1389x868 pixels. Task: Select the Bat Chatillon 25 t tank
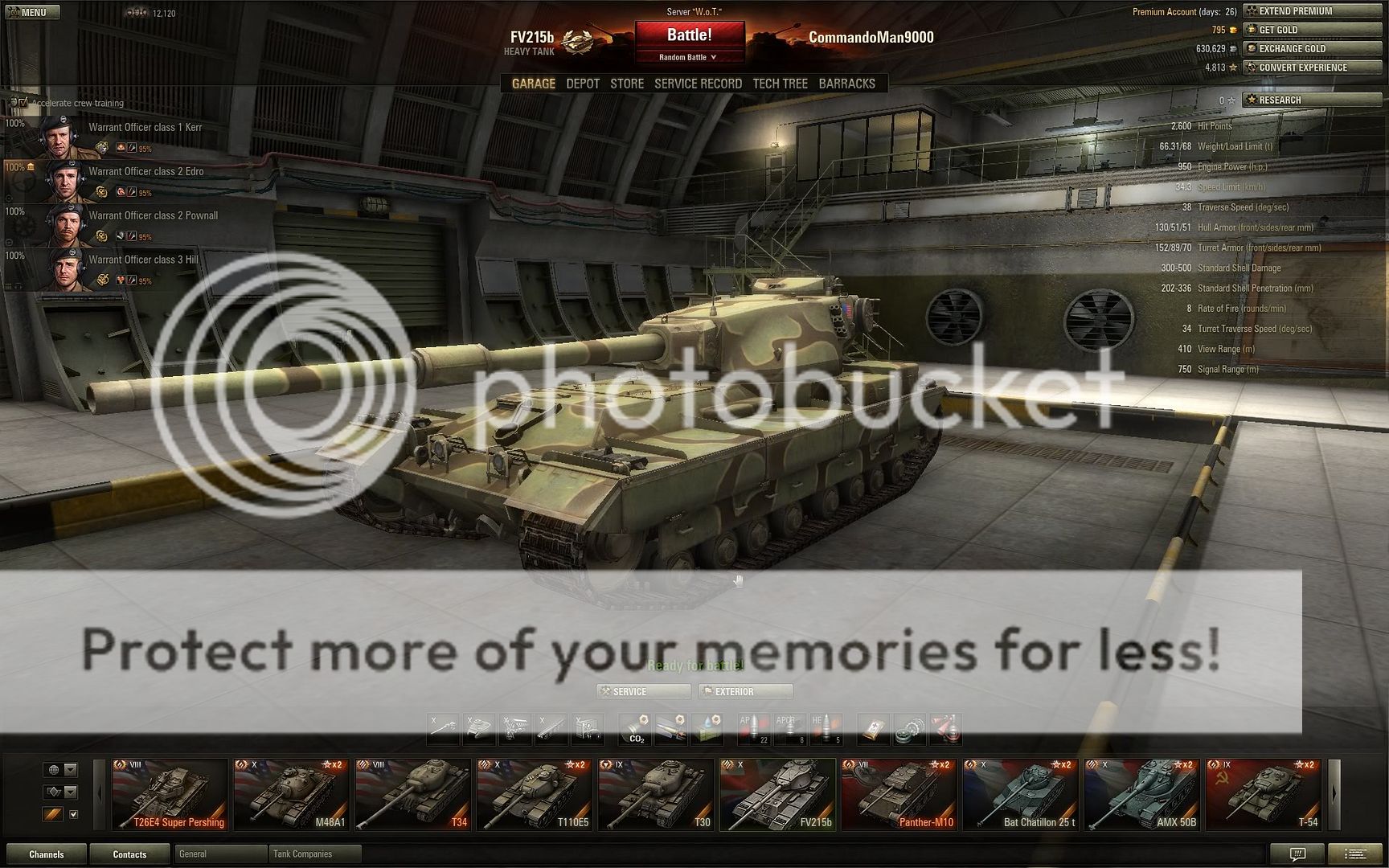[1020, 795]
